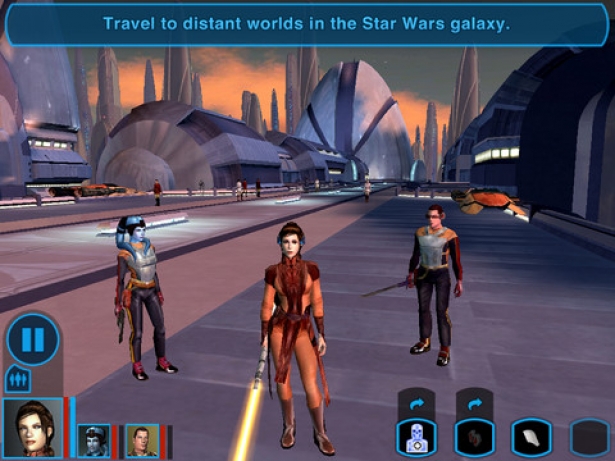Viewport: 615px width, 461px height.
Task: Pause the game with the pause button
Action: (33, 339)
